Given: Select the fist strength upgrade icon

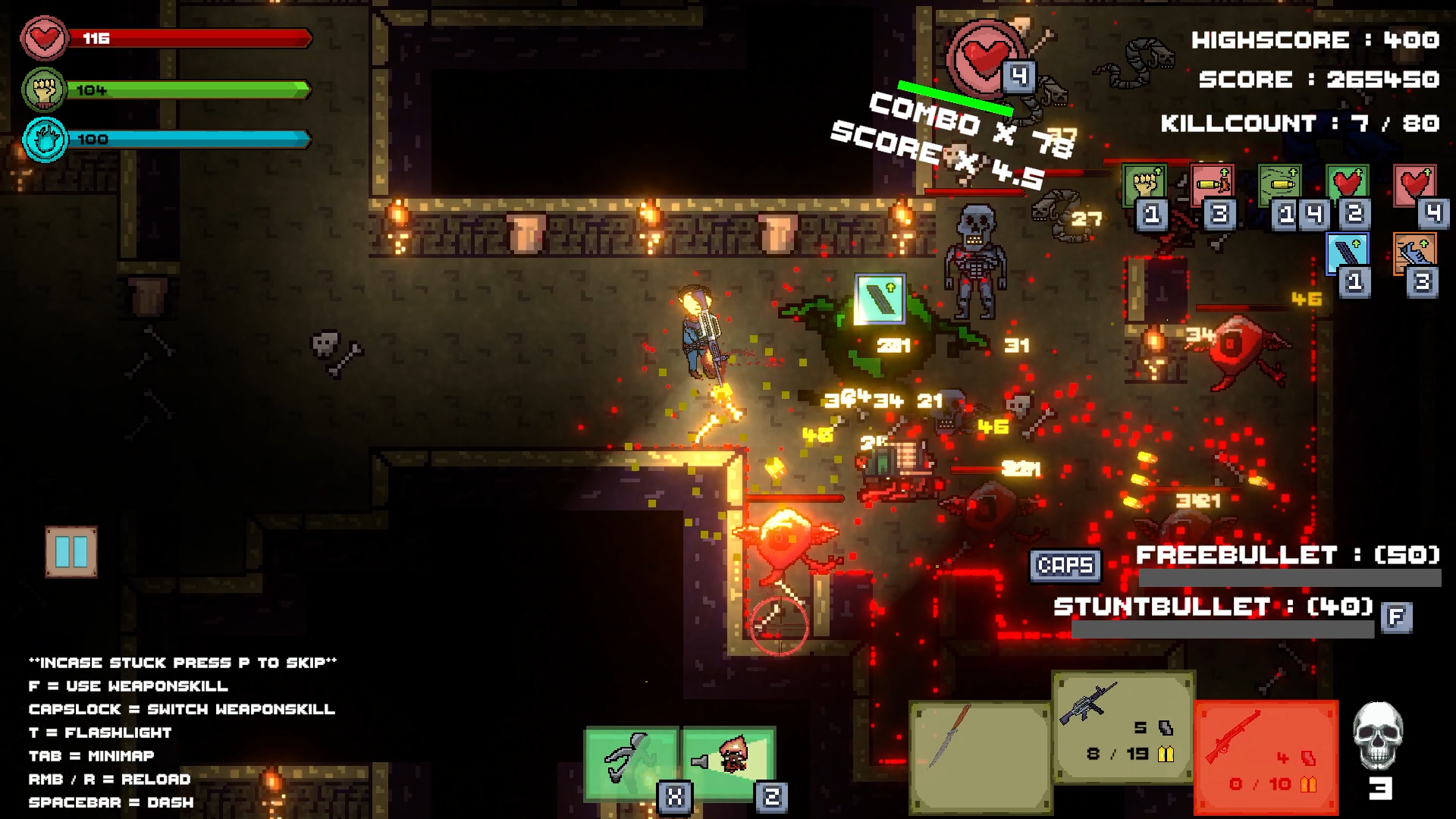Looking at the screenshot, I should tap(1144, 184).
